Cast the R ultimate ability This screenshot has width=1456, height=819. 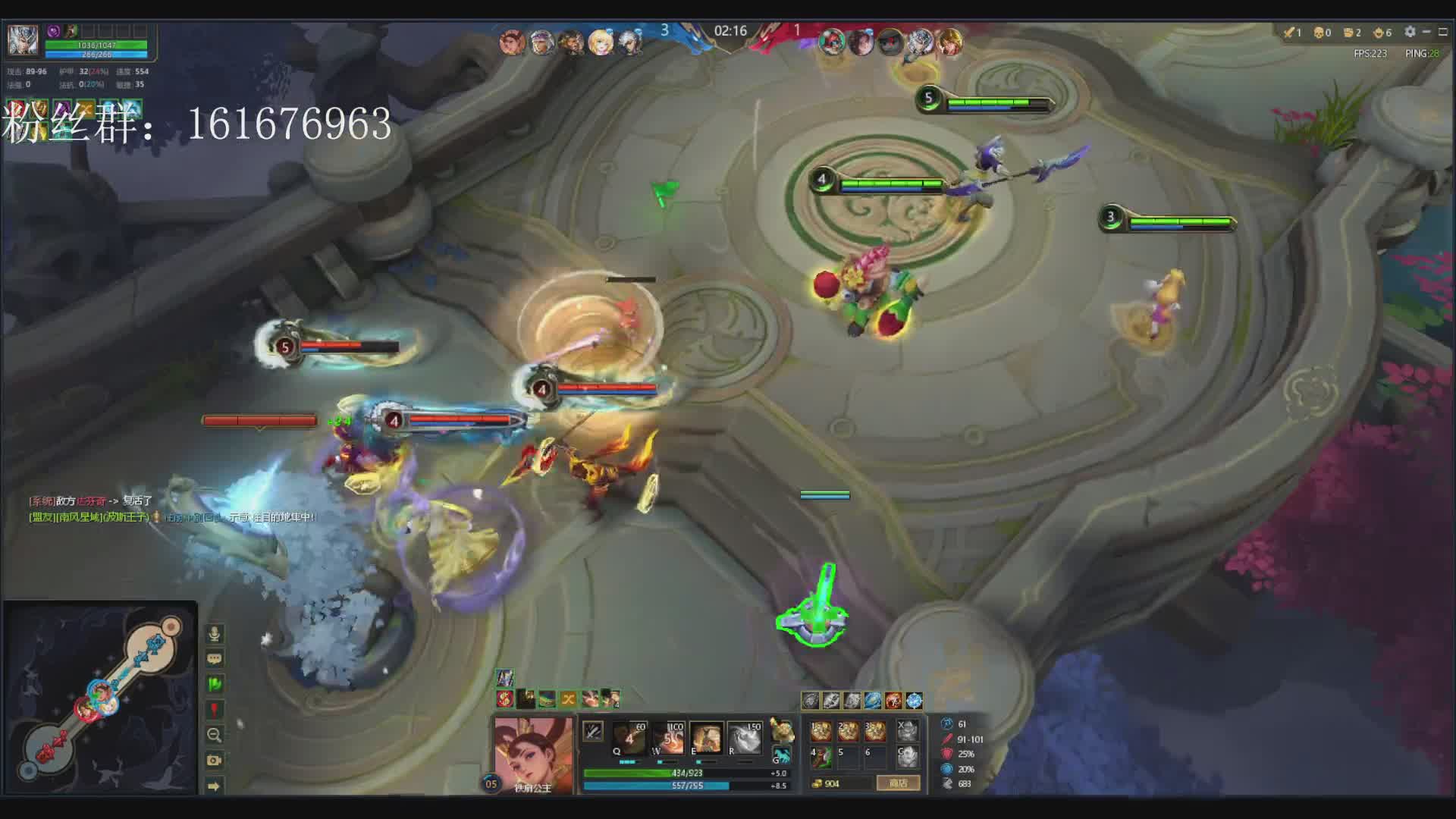745,736
